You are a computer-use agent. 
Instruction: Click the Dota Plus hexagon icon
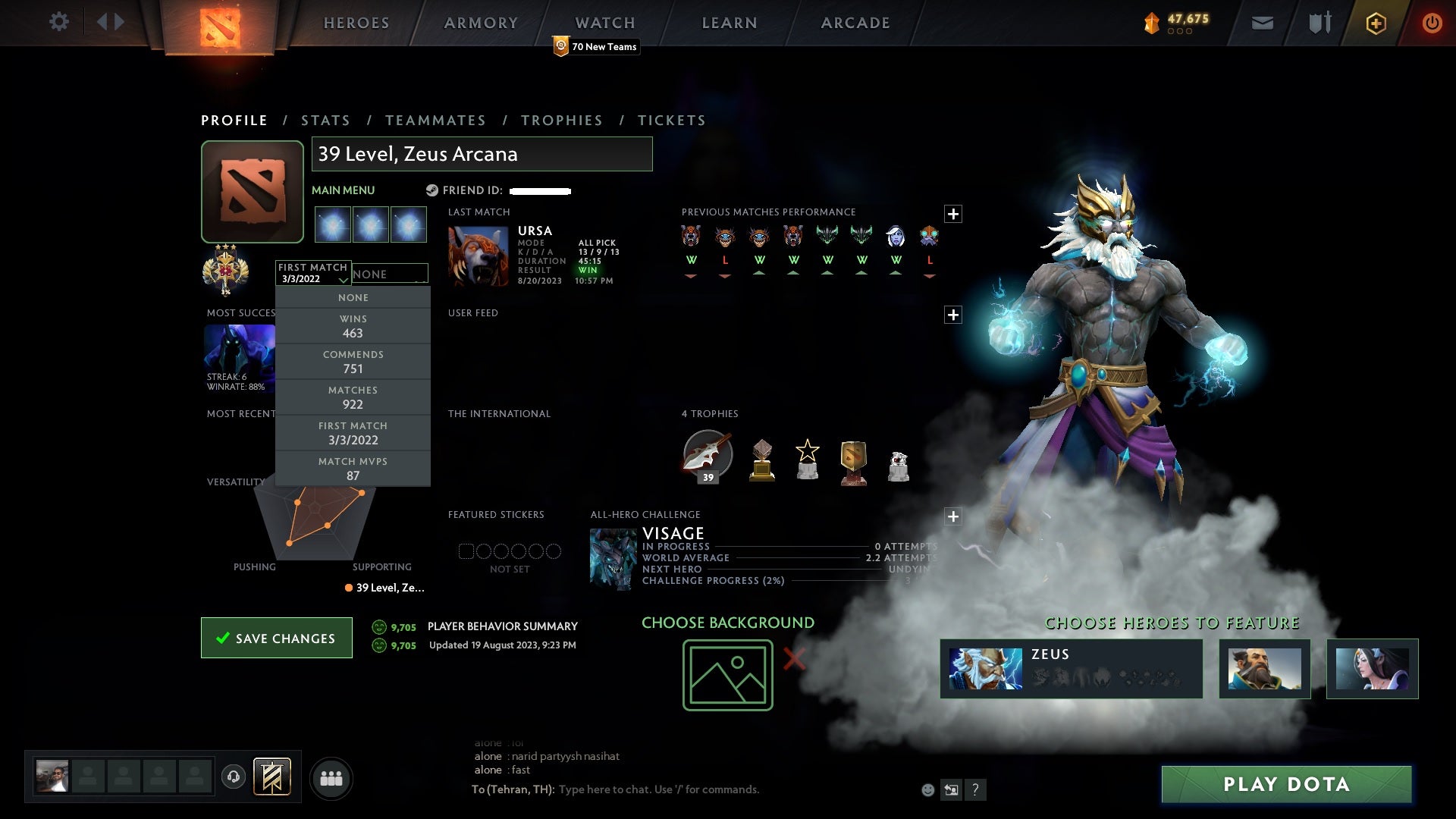click(x=1376, y=22)
